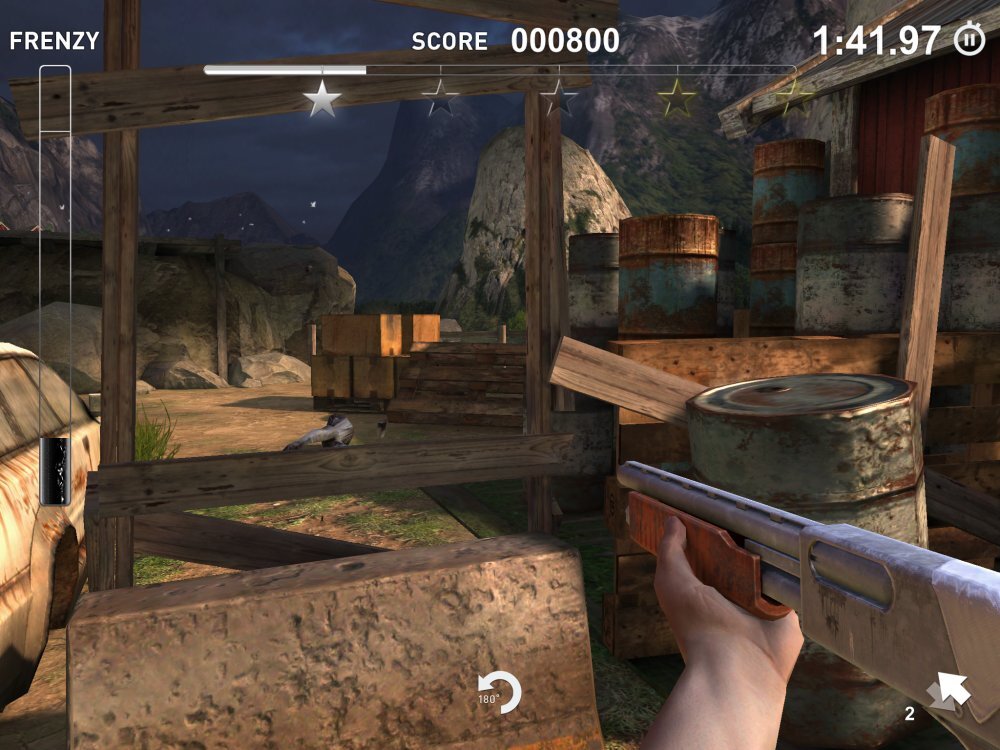Tap the 180° turn-around arrow
This screenshot has width=1000, height=750.
tap(501, 693)
